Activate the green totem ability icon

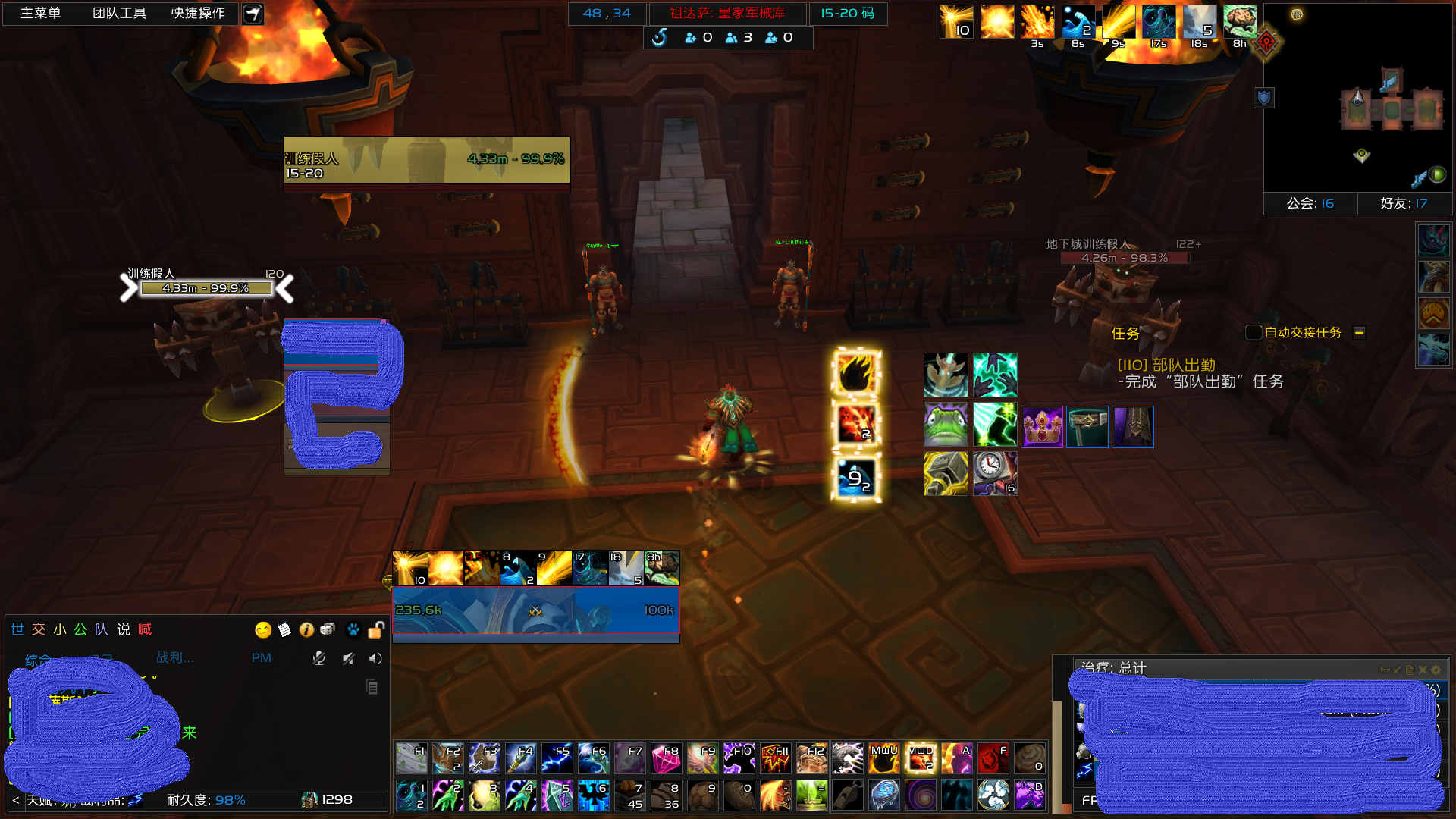[x=811, y=795]
